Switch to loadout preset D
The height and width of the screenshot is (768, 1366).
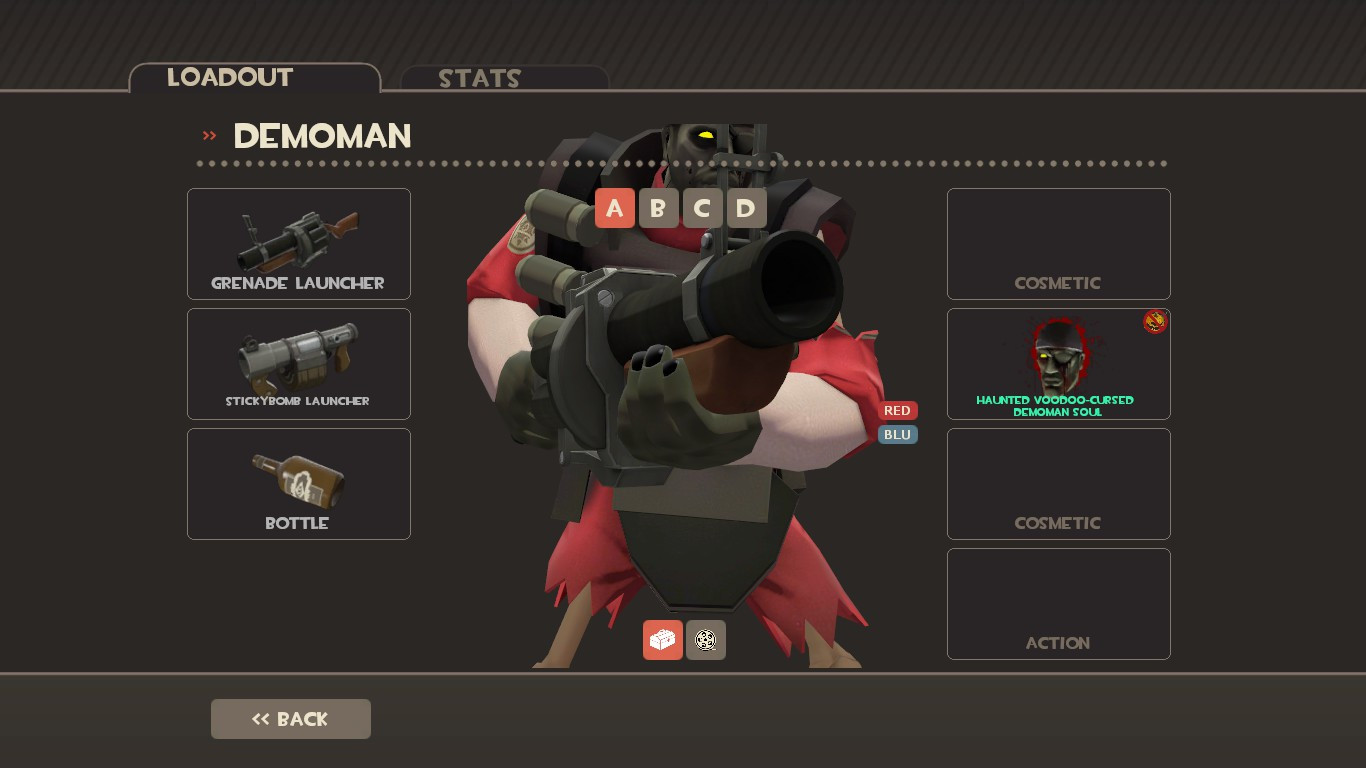(x=746, y=208)
